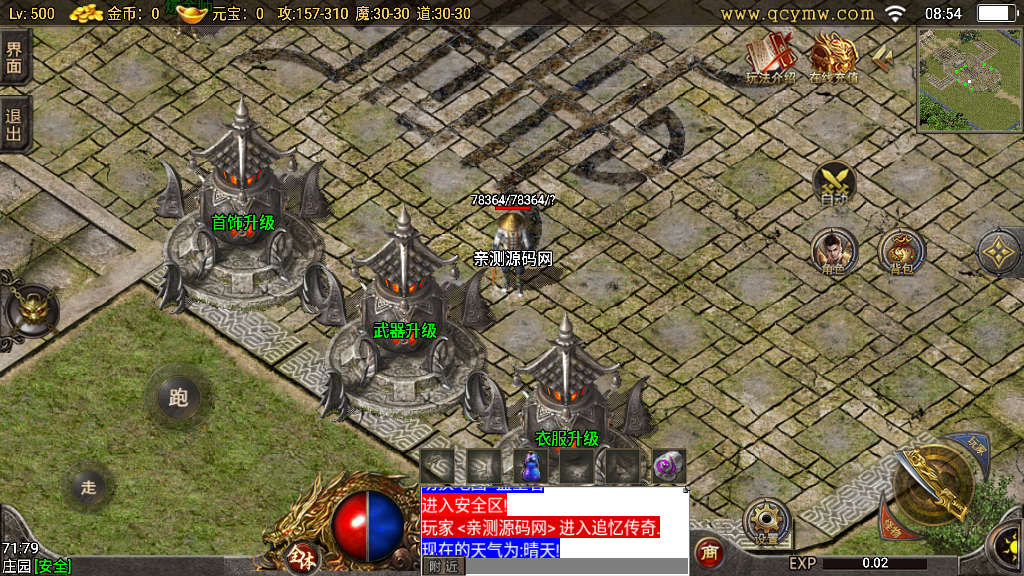This screenshot has width=1024, height=576.
Task: Open the 角色 character panel
Action: pos(832,251)
